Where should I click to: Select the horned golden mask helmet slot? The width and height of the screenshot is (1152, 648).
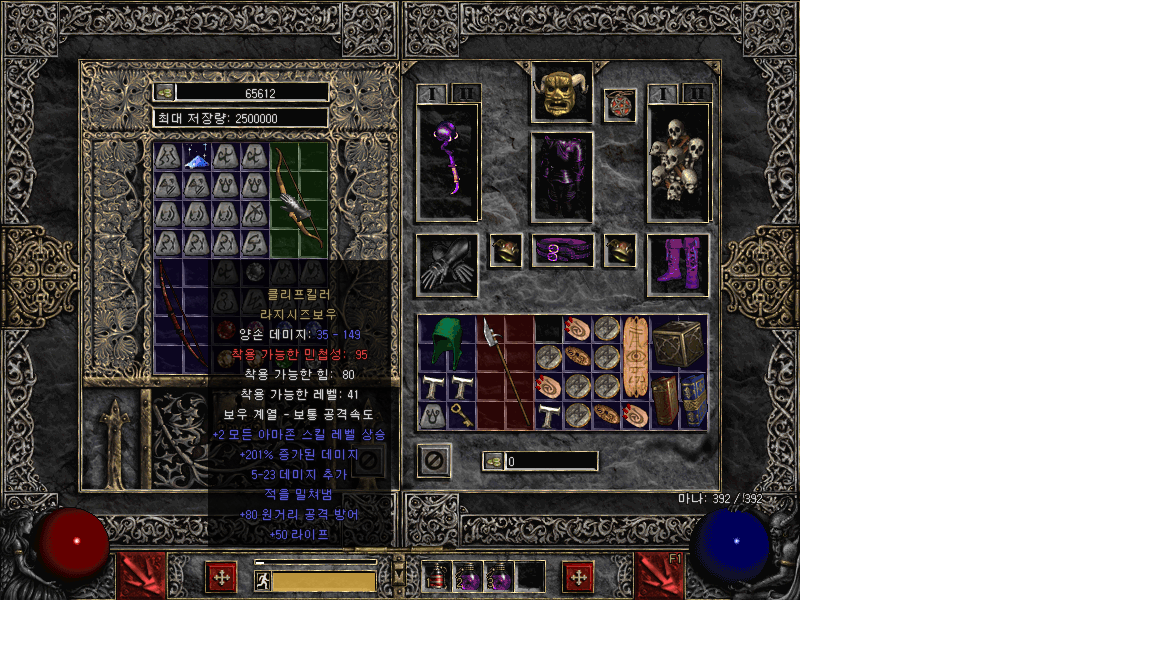point(562,93)
